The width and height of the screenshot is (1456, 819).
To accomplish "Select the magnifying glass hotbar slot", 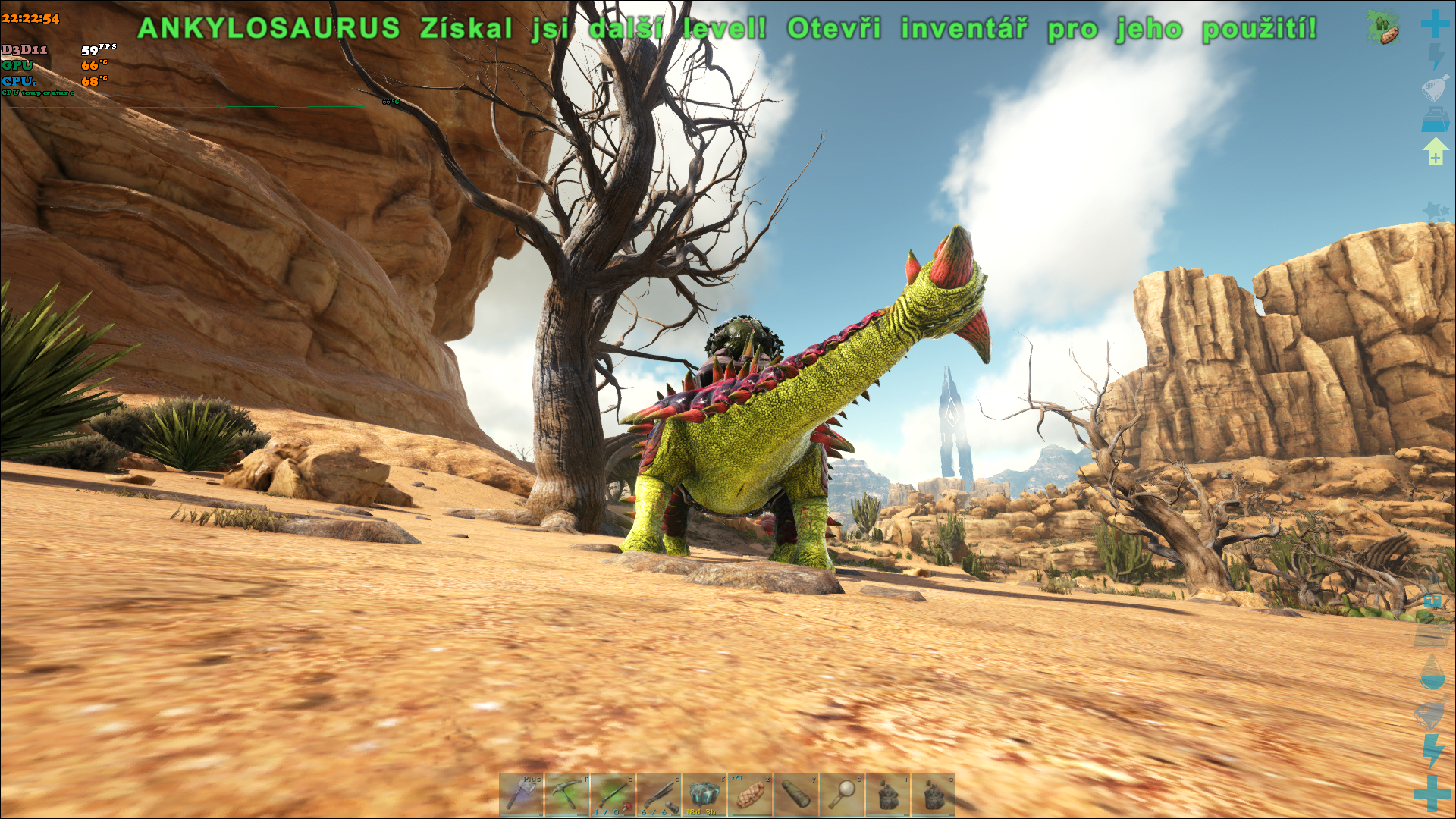I will [842, 794].
